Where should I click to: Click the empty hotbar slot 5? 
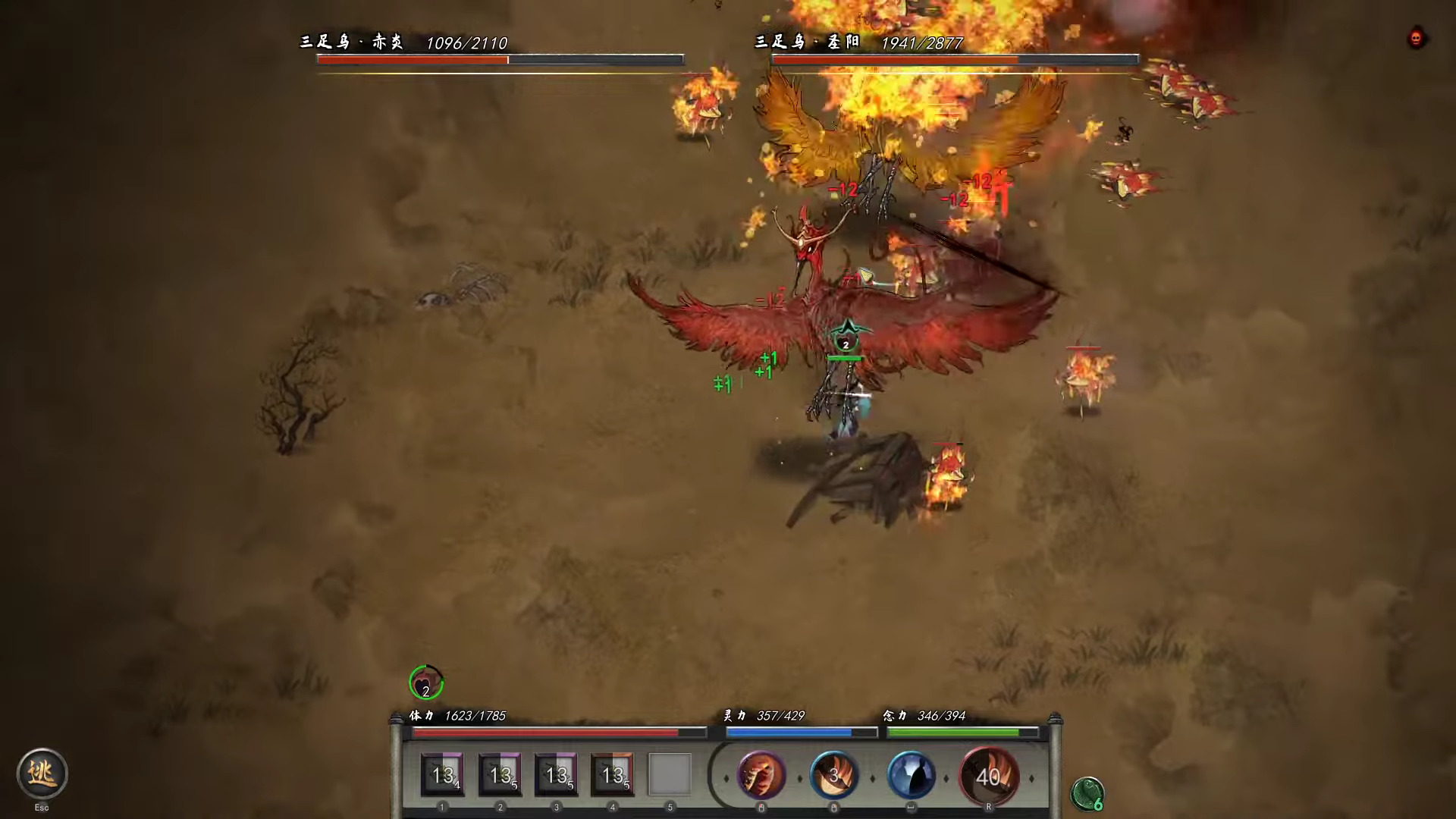point(669,775)
